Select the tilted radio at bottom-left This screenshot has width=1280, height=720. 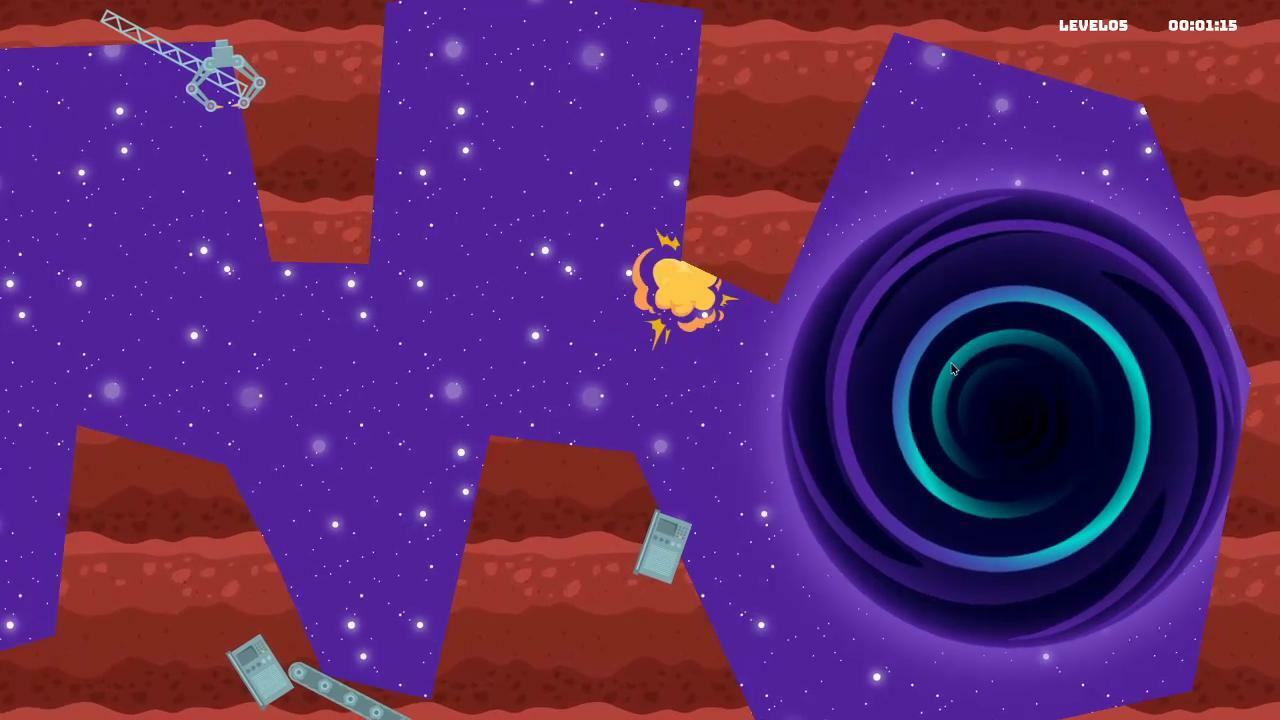coord(258,672)
